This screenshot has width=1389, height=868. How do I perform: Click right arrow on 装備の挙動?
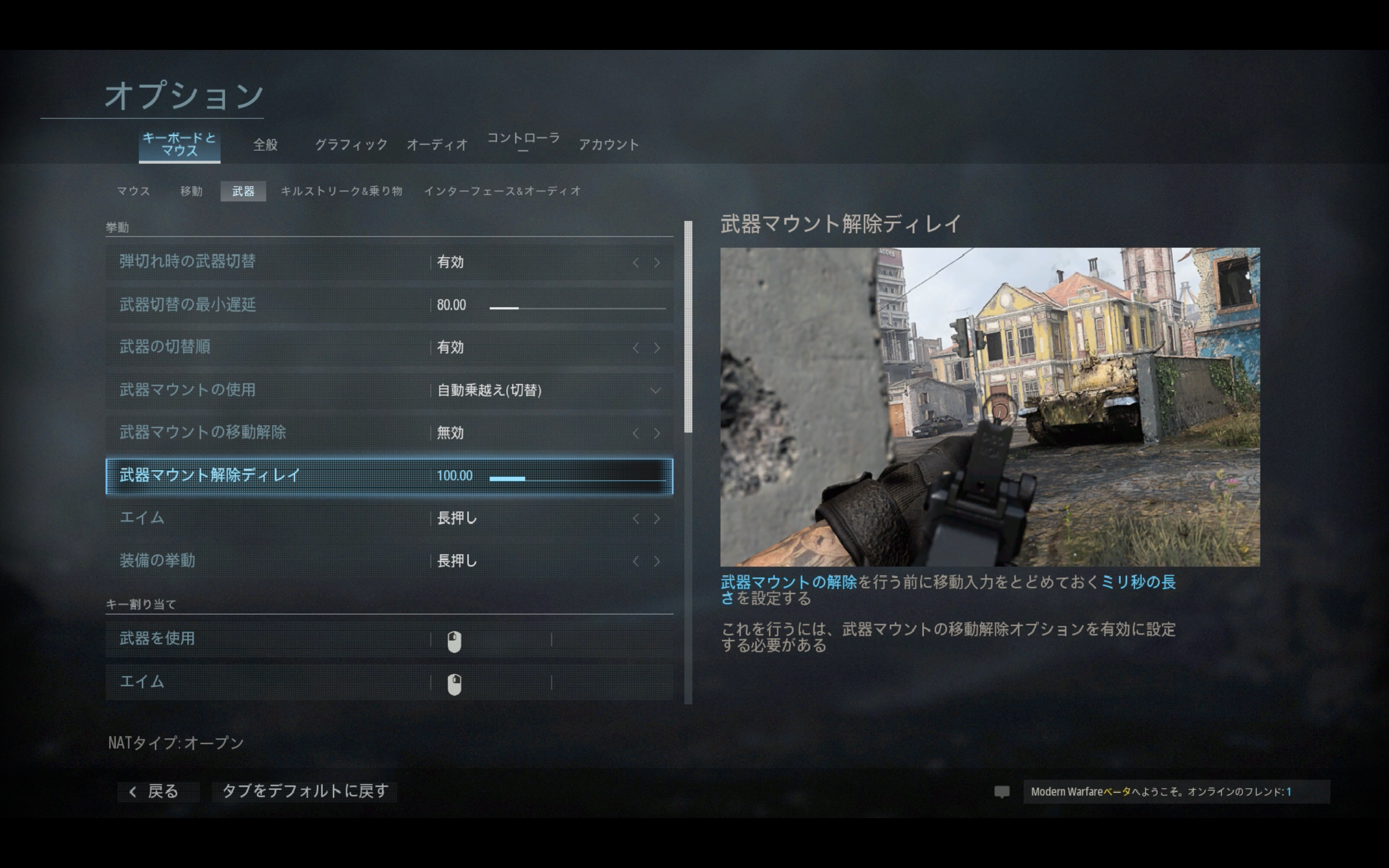point(657,561)
